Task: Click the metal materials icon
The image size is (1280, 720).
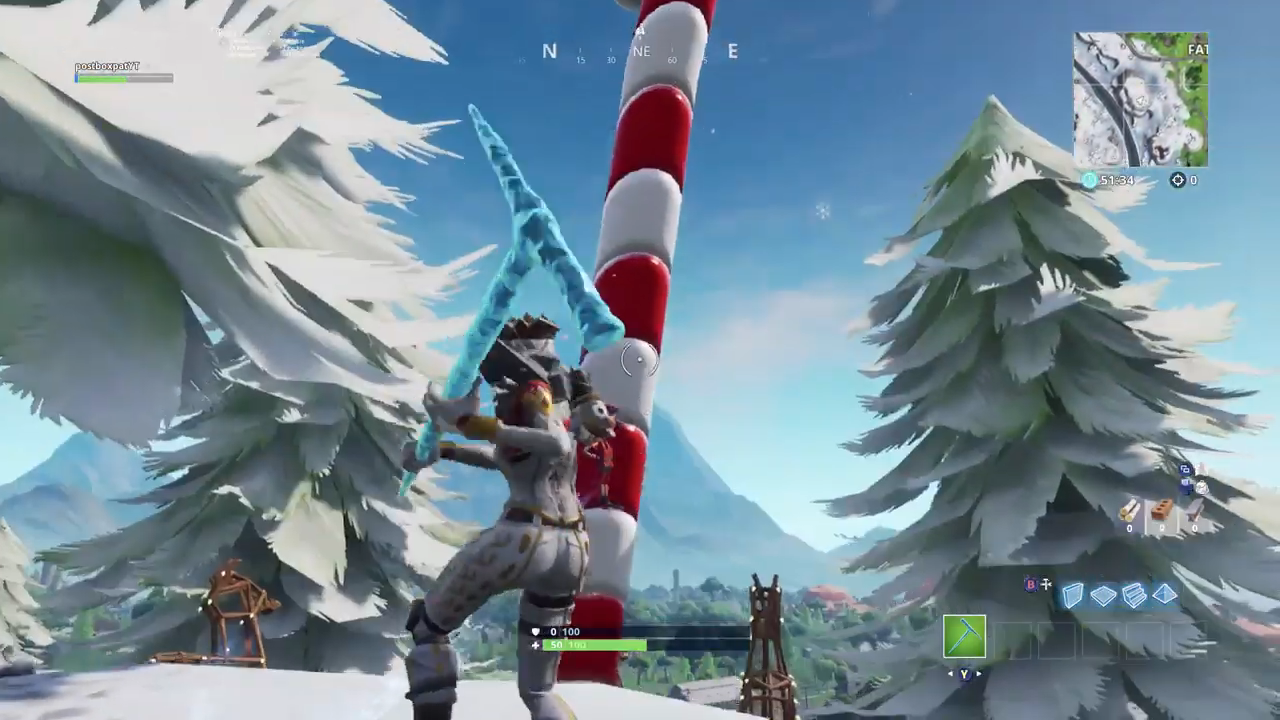Action: pyautogui.click(x=1195, y=510)
